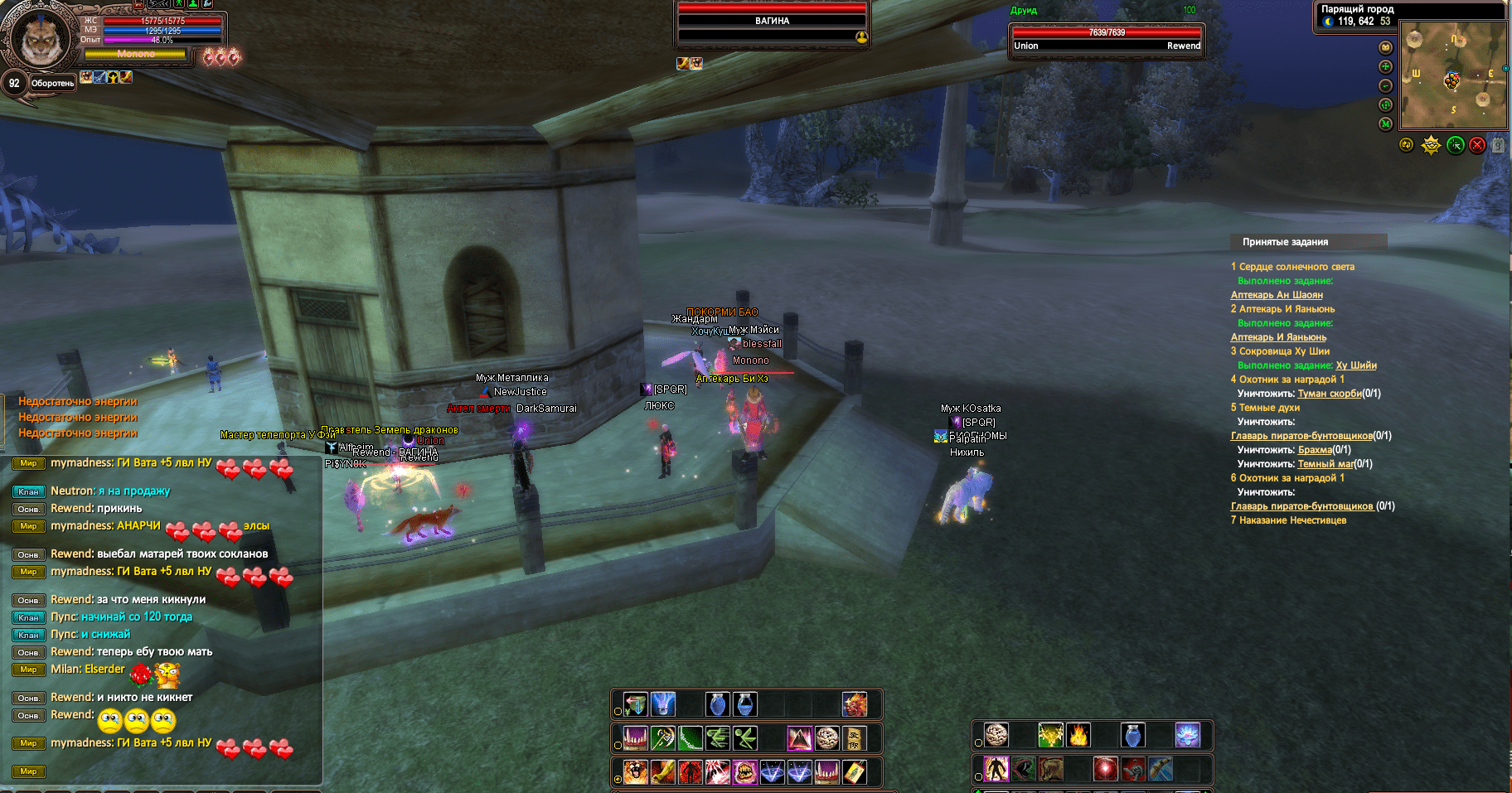Click the green cursor-arrow button below the minimap

coord(1455,146)
